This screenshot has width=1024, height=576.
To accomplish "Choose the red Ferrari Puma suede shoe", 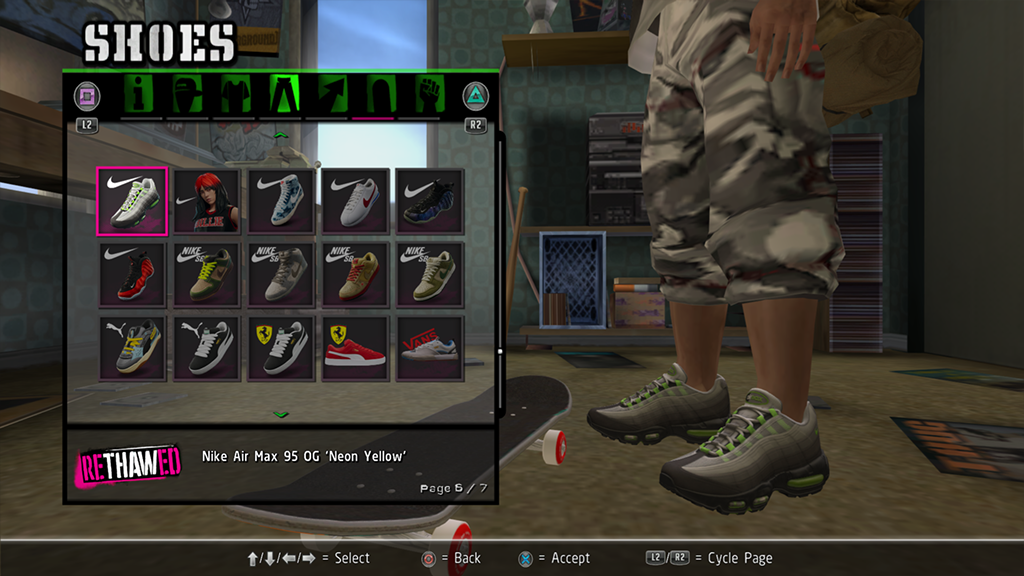I will click(x=355, y=349).
